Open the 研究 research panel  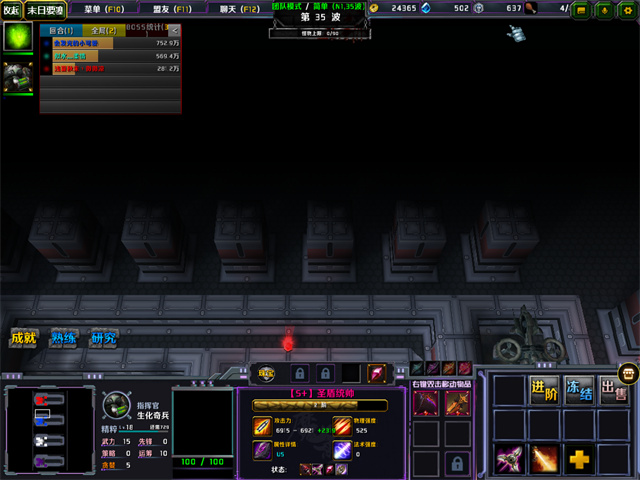103,337
